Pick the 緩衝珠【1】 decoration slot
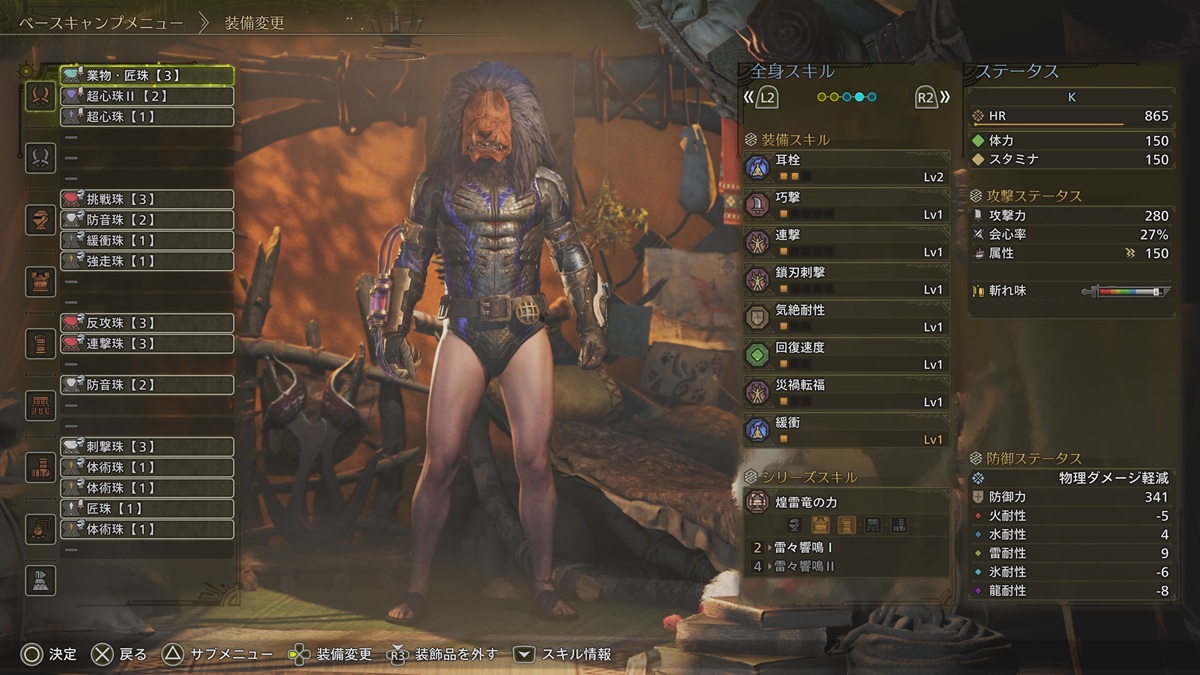Screen dimensions: 1200x675 [x=147, y=240]
